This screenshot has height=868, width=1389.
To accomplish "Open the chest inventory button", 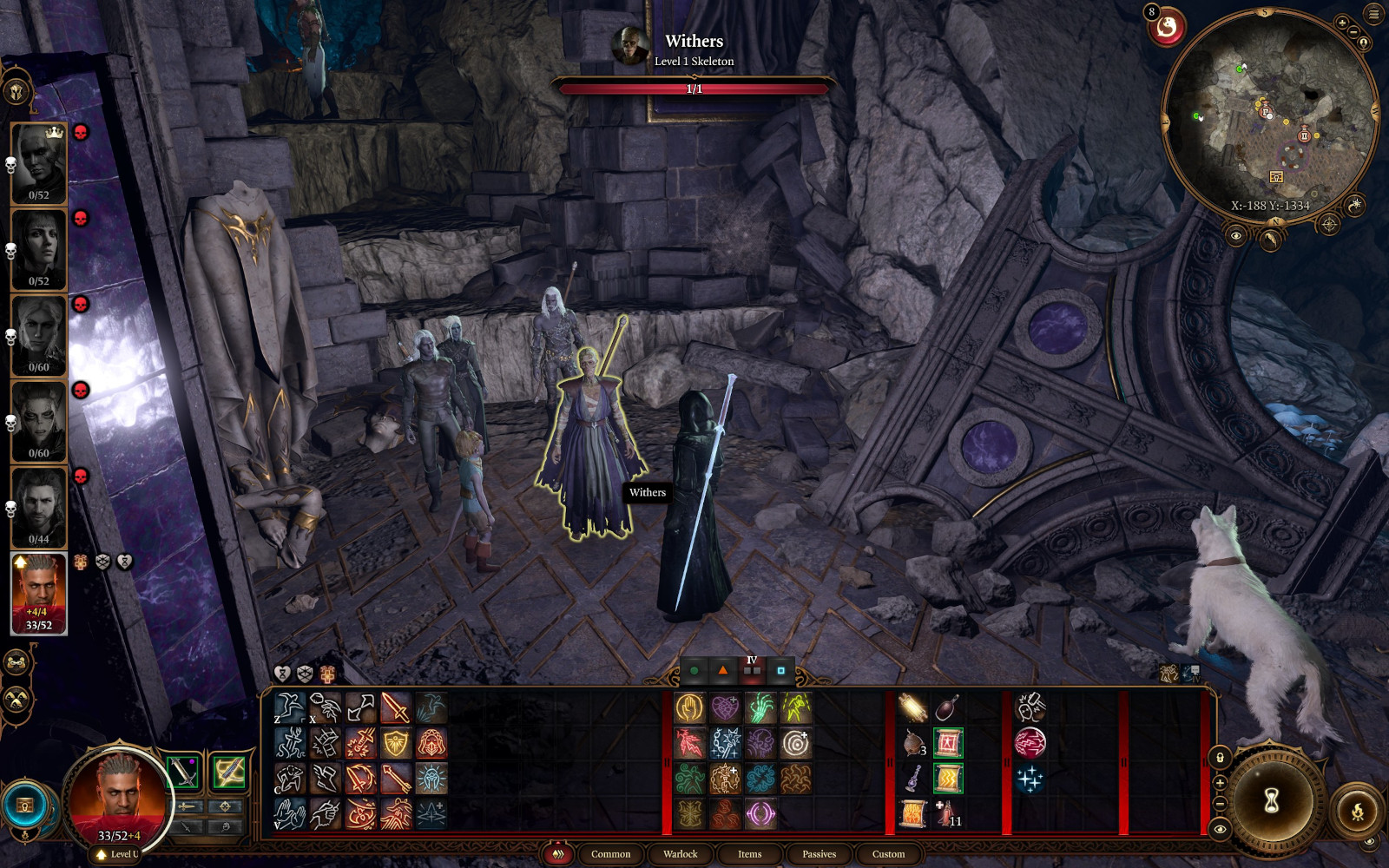I will tap(25, 806).
